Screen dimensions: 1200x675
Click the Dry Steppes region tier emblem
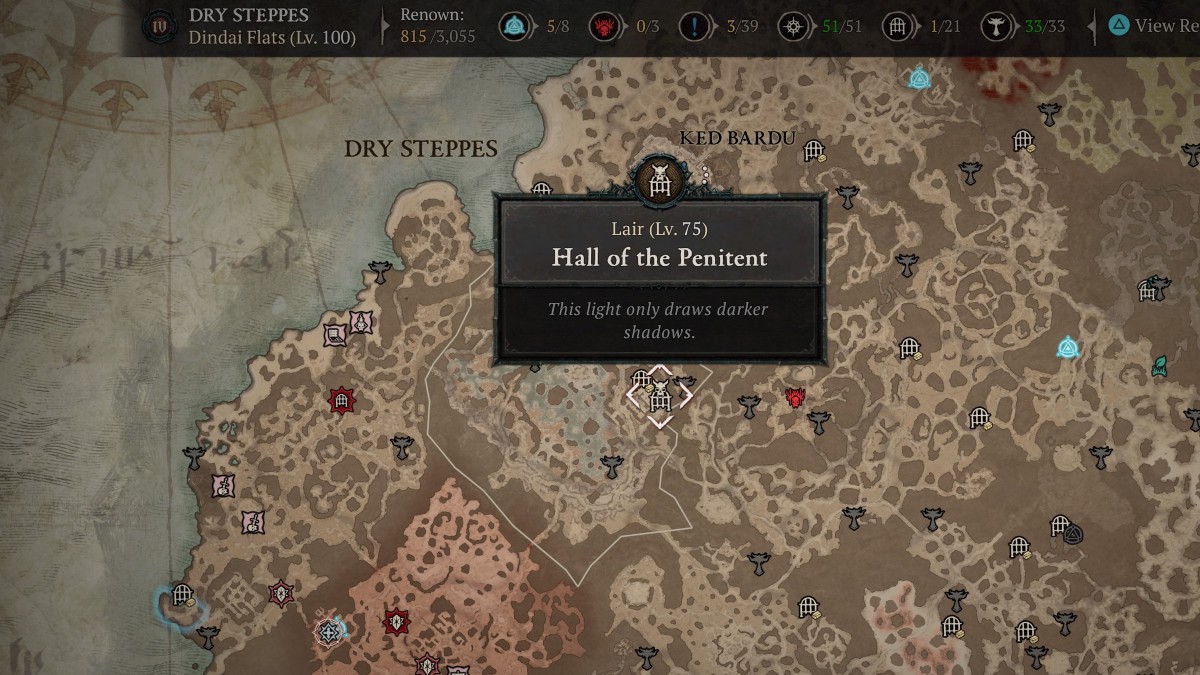(155, 27)
